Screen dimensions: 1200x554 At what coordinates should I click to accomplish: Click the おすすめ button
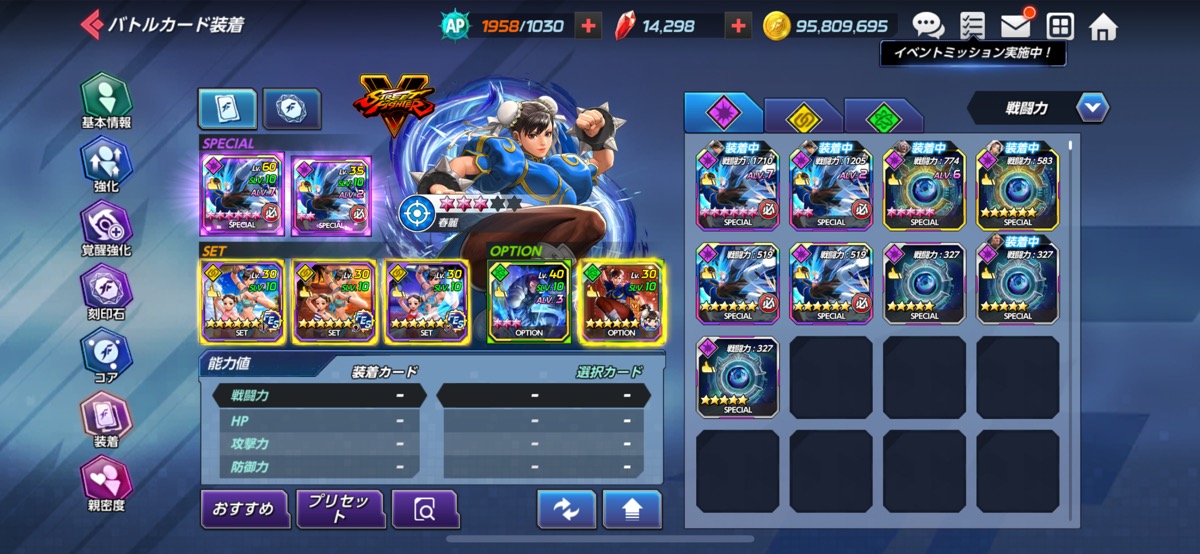point(244,509)
